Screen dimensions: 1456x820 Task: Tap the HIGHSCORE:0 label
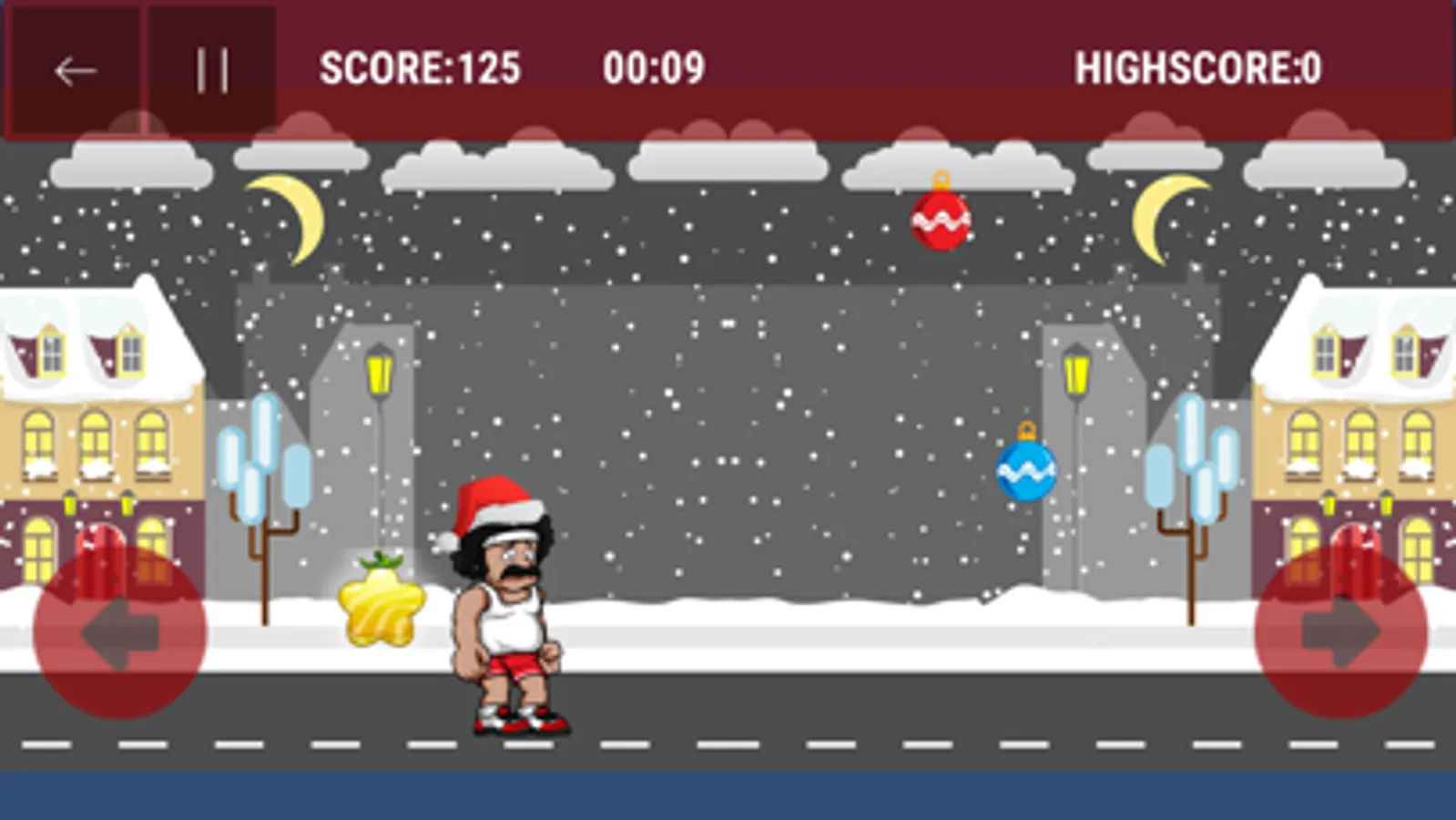tap(1197, 67)
